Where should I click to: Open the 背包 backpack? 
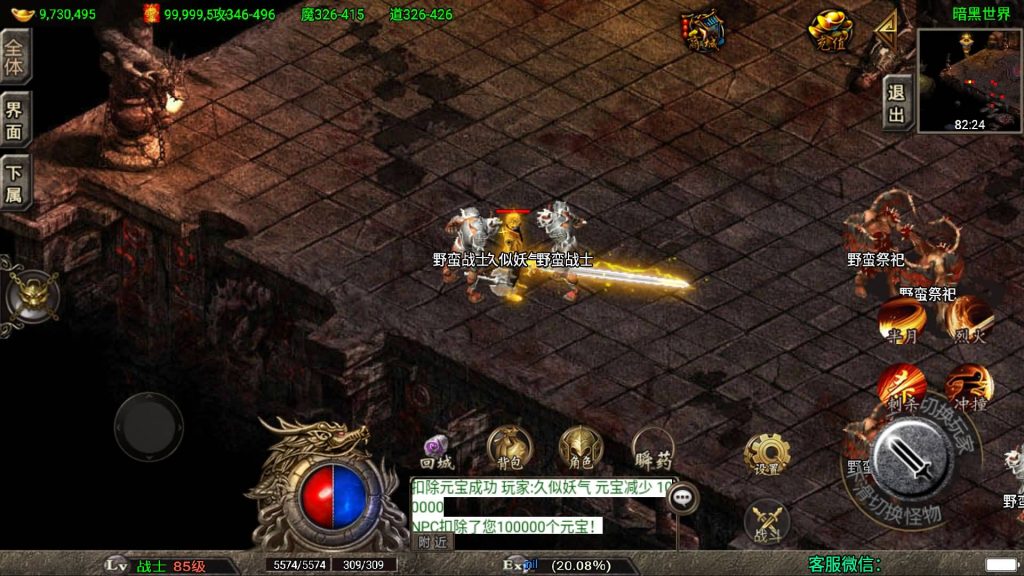coord(509,448)
